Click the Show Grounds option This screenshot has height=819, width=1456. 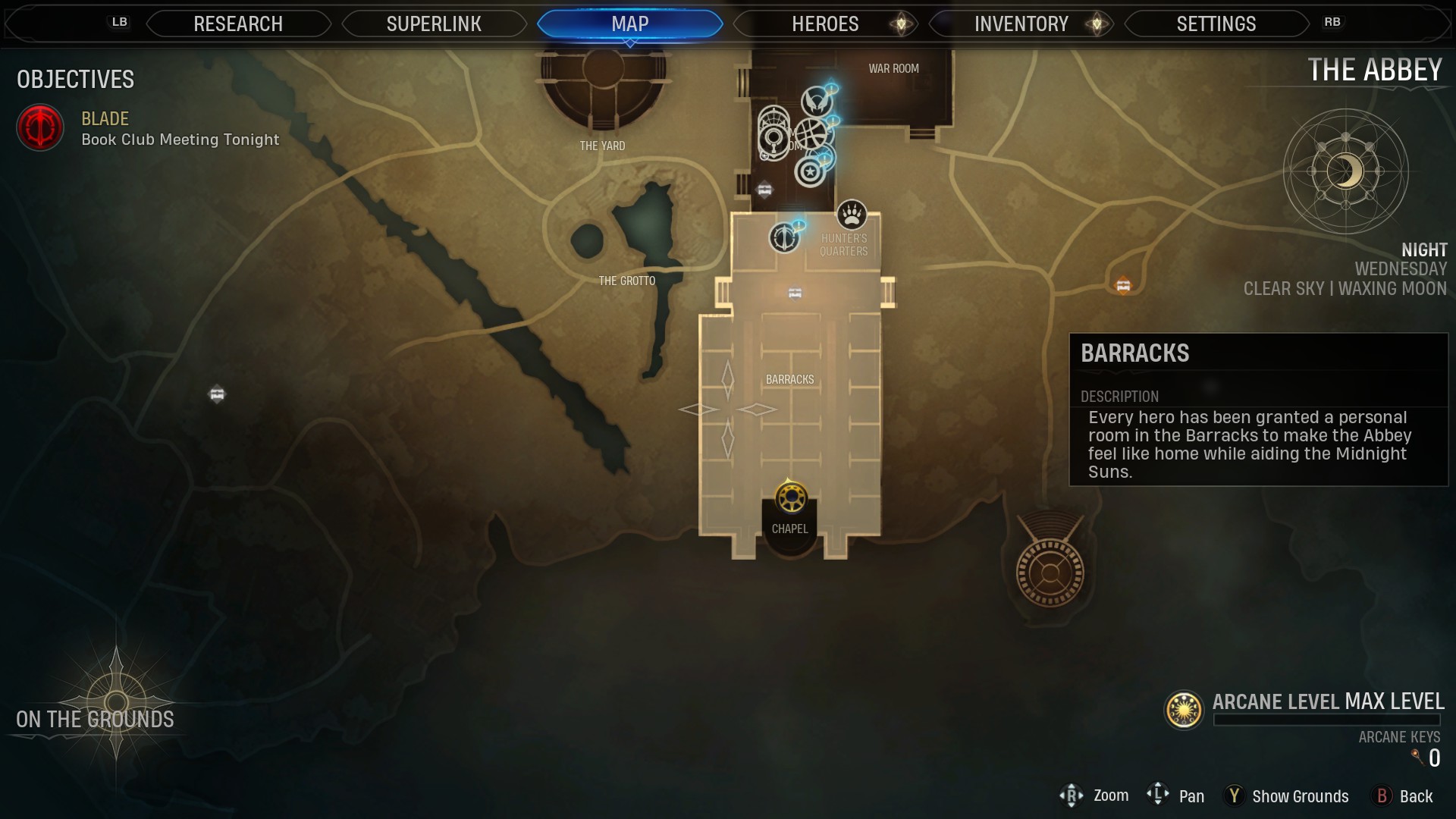(x=1300, y=796)
